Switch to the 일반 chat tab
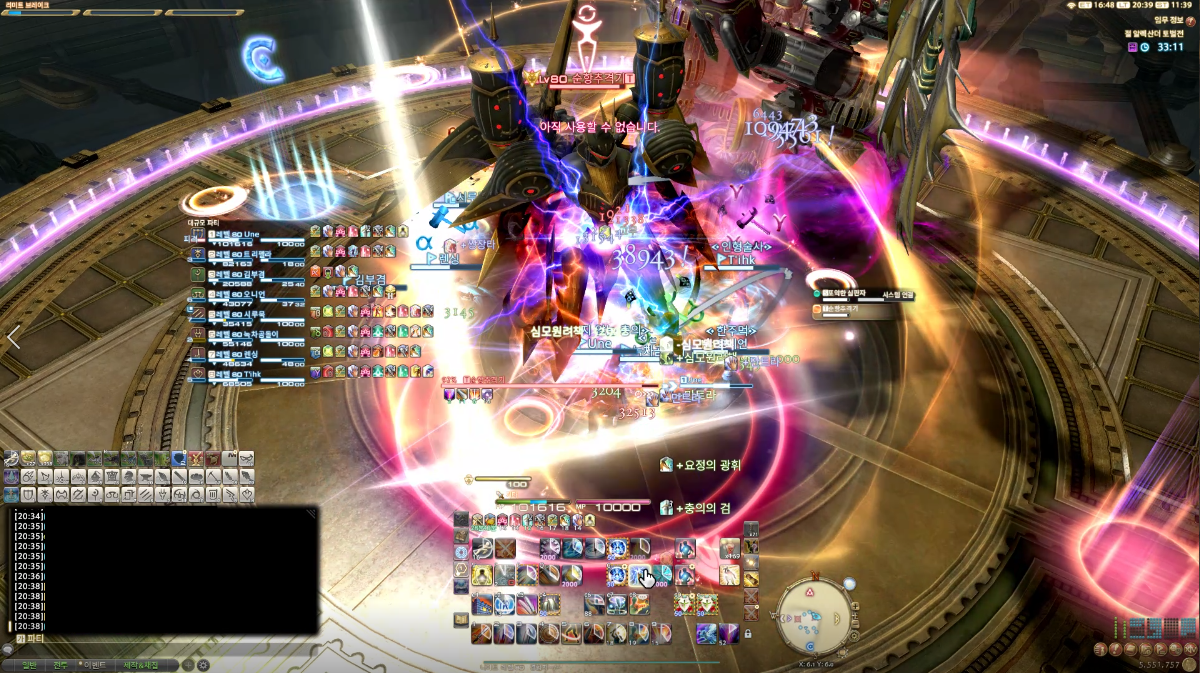The width and height of the screenshot is (1200, 673). 28,664
